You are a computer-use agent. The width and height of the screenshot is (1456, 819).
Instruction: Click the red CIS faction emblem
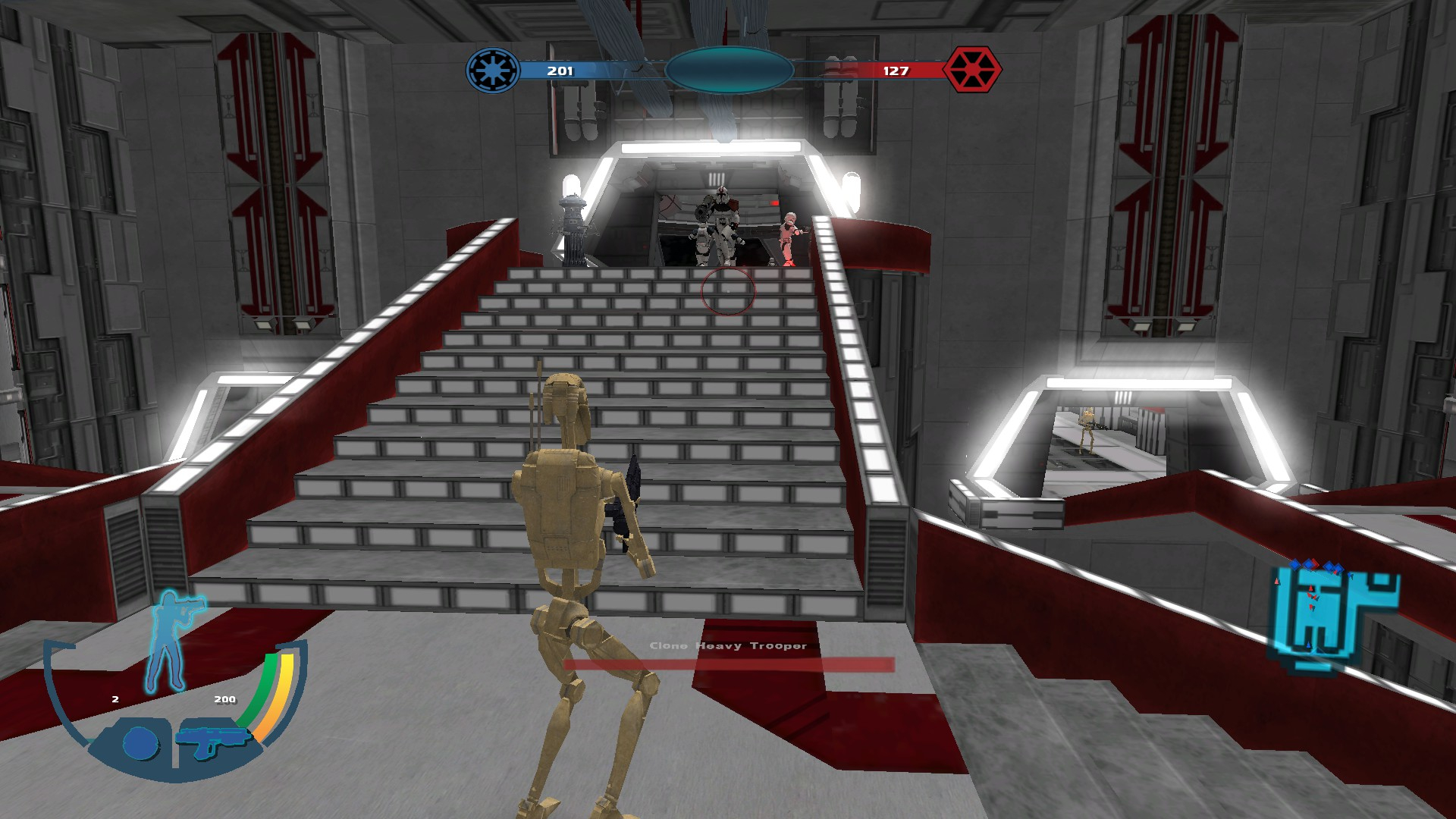tap(972, 70)
